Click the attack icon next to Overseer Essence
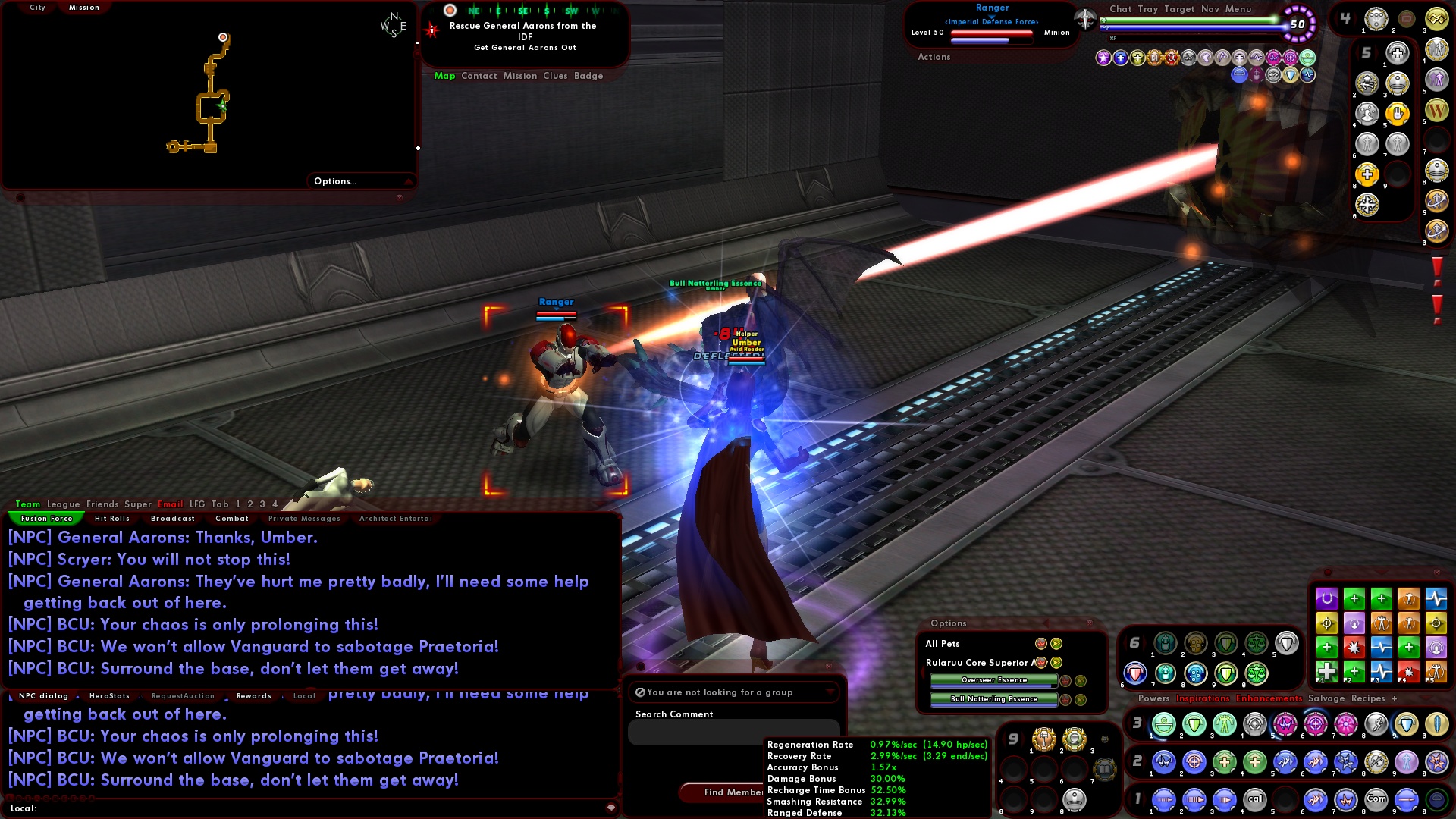The image size is (1456, 819). [1065, 681]
